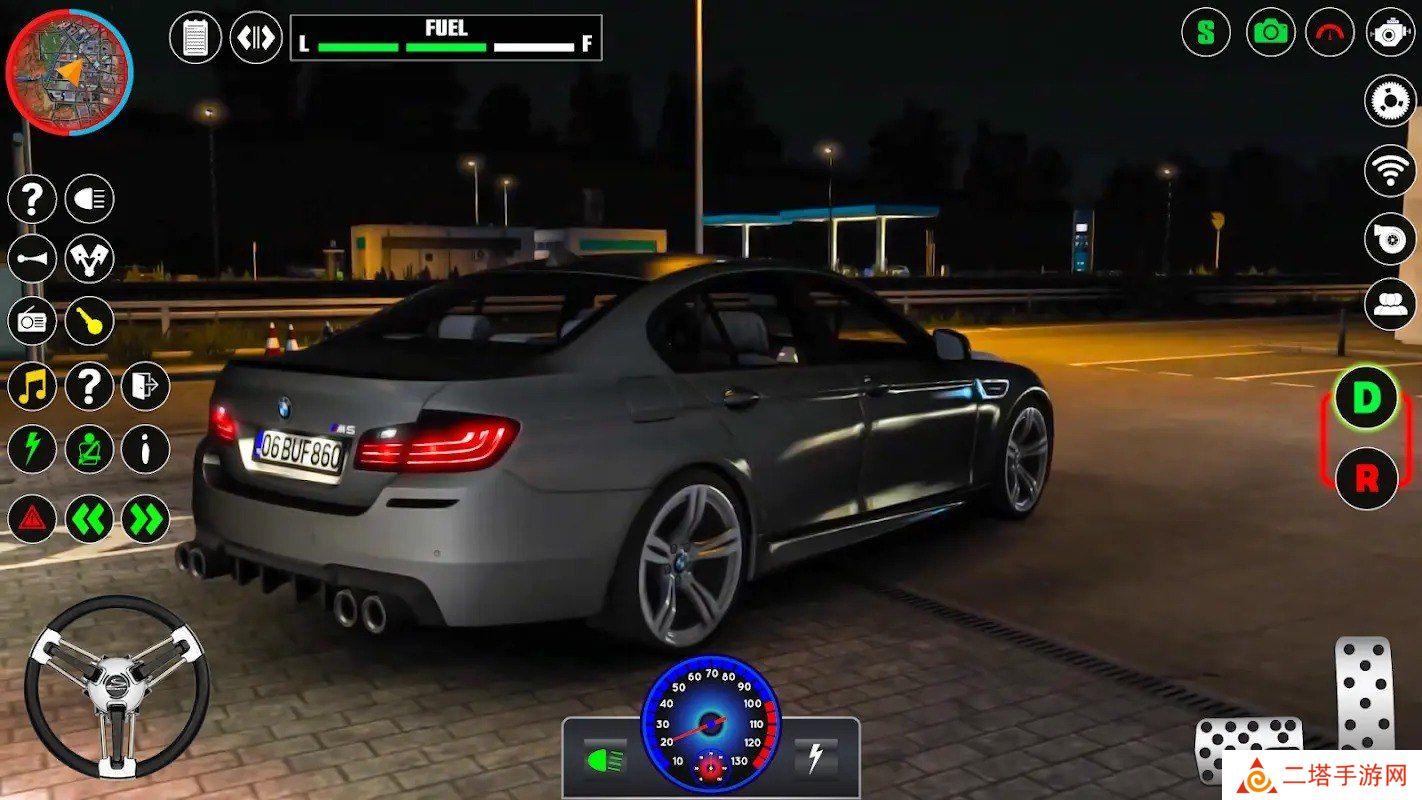Switch on the right turn signal
The width and height of the screenshot is (1422, 800).
pyautogui.click(x=146, y=519)
